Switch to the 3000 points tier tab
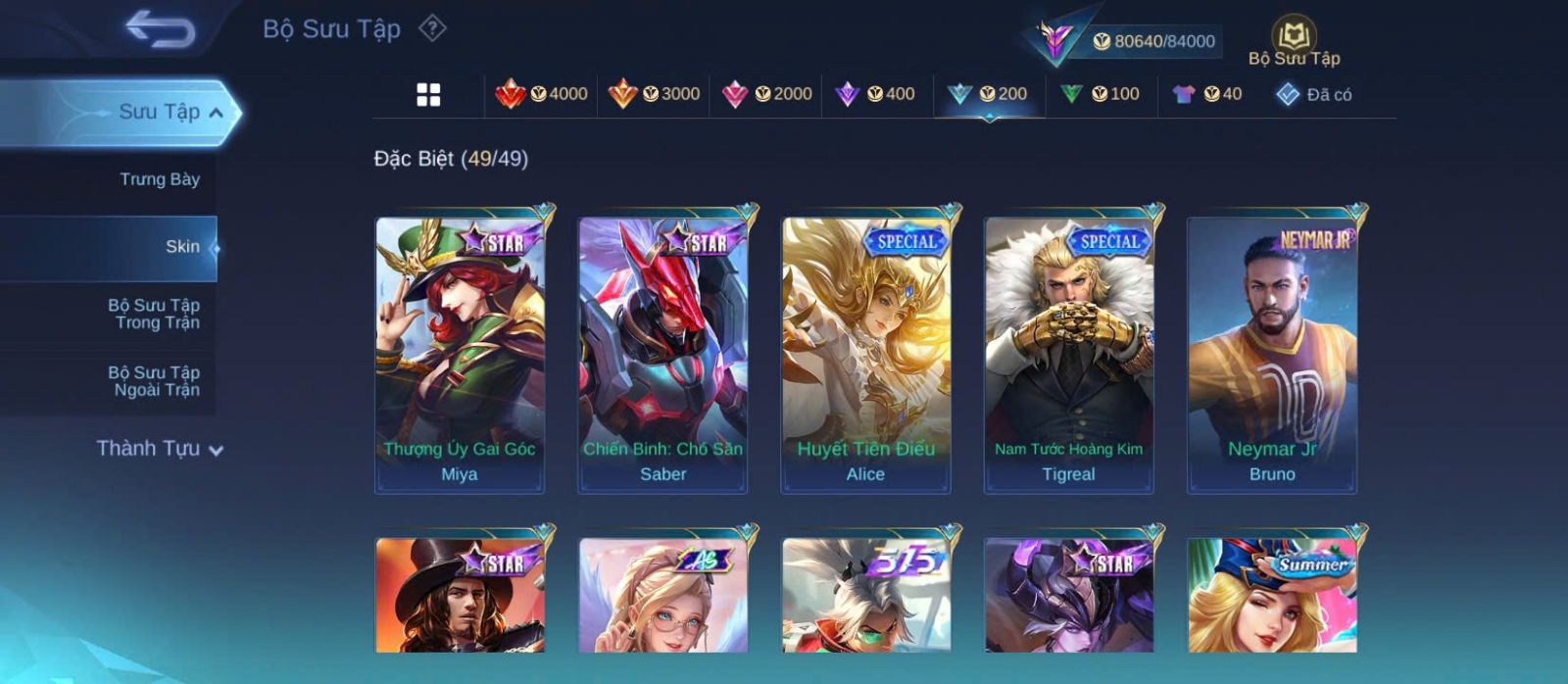This screenshot has width=1568, height=684. [654, 94]
